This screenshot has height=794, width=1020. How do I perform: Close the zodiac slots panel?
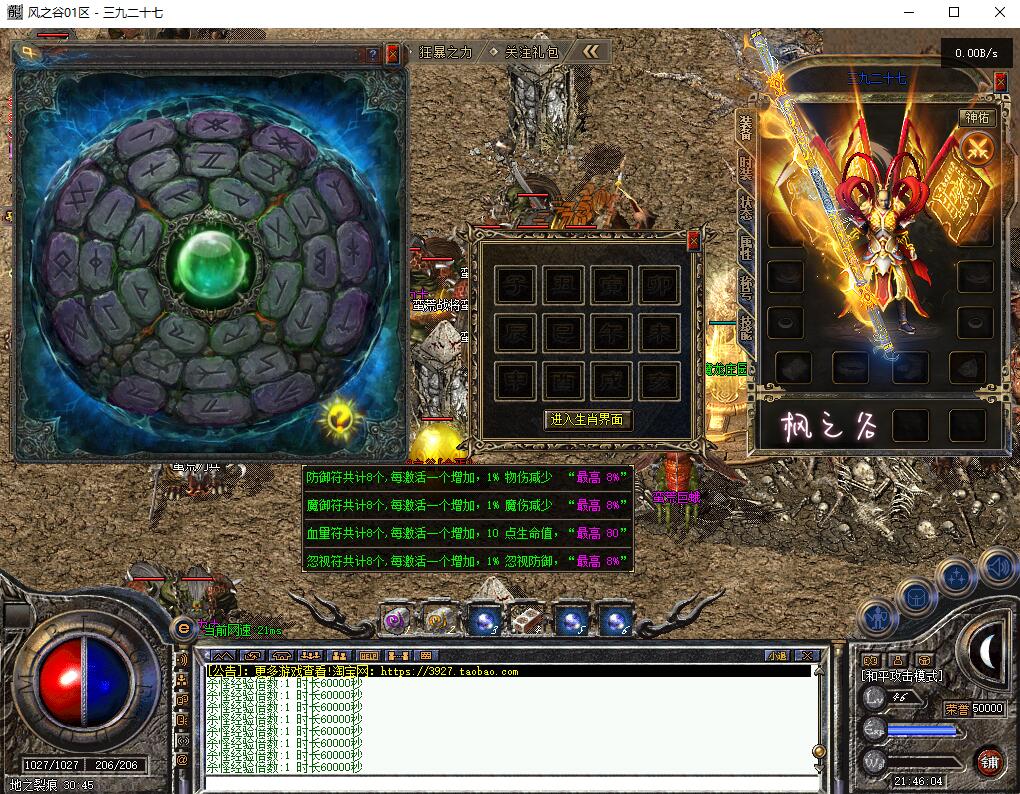pos(693,240)
